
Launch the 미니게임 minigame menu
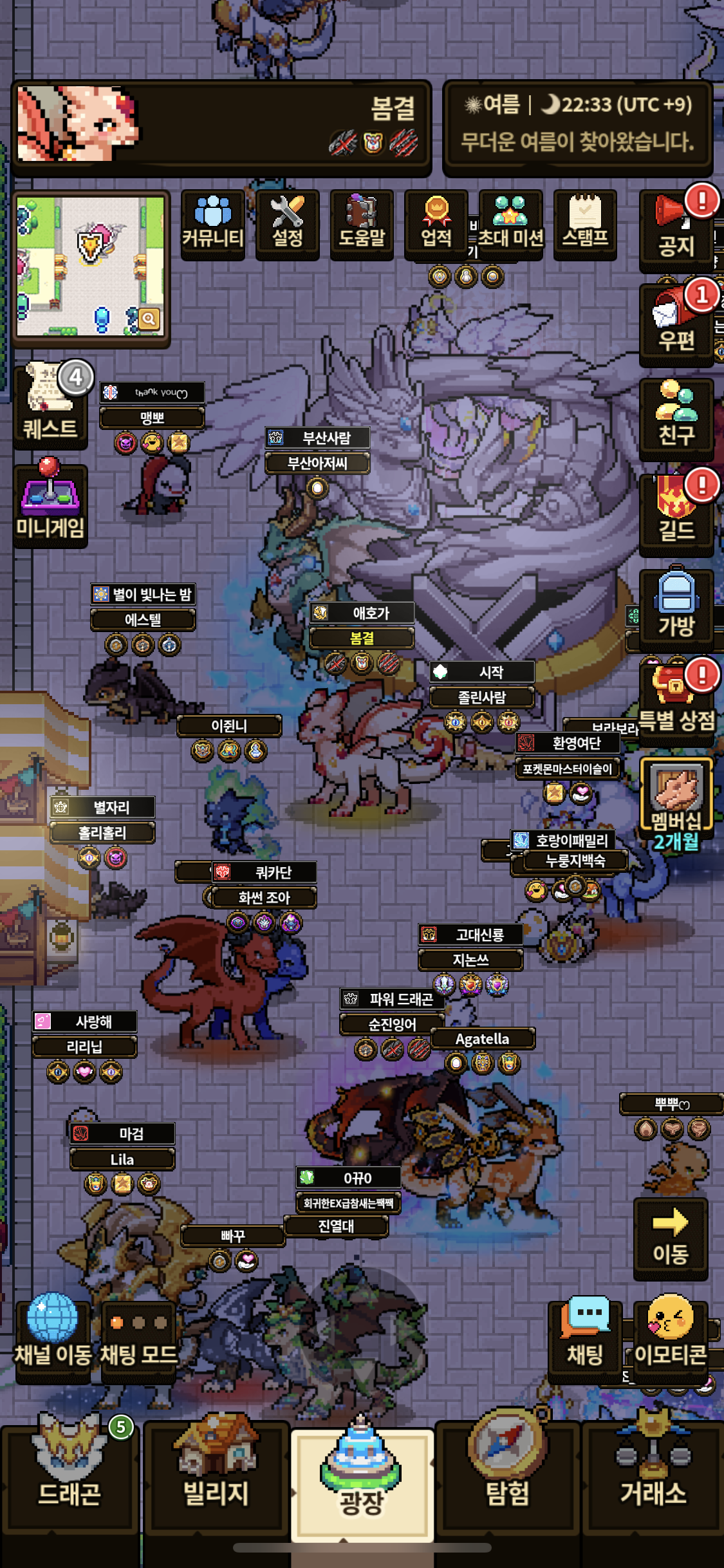(50, 507)
